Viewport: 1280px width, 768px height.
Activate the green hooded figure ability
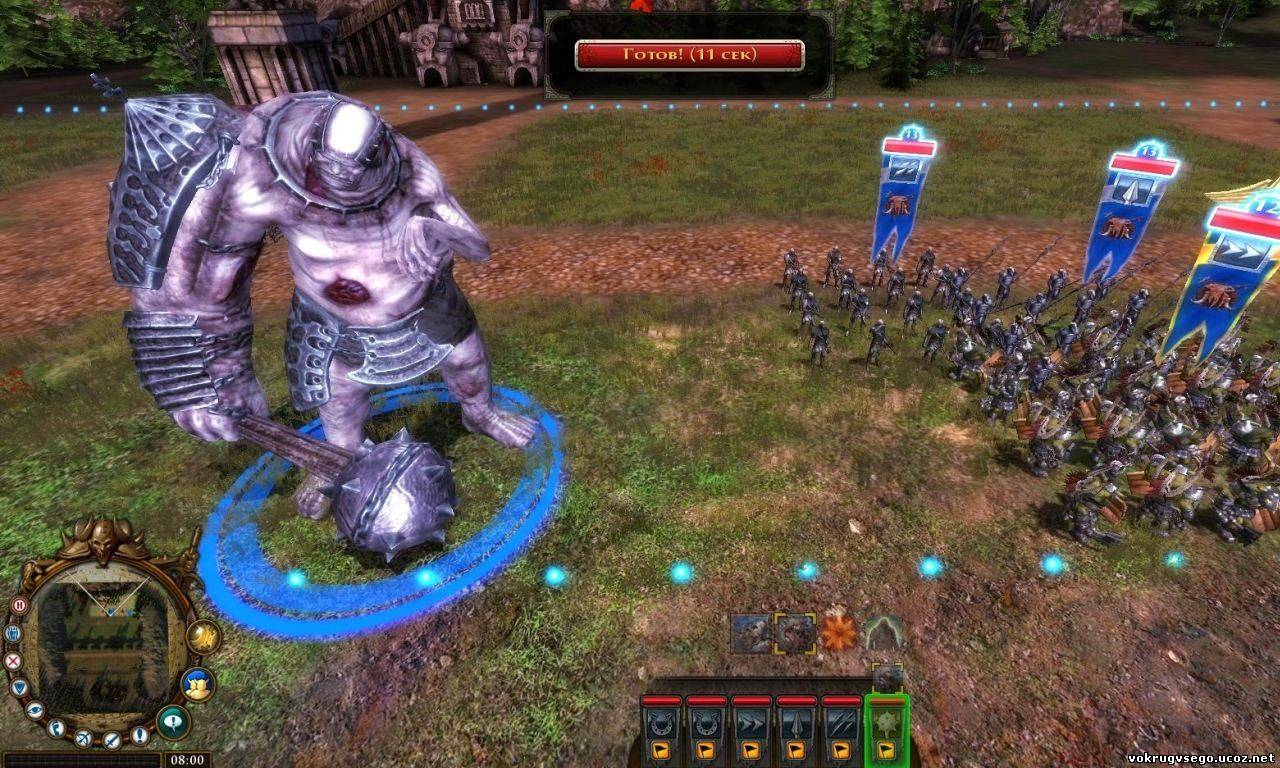[884, 632]
